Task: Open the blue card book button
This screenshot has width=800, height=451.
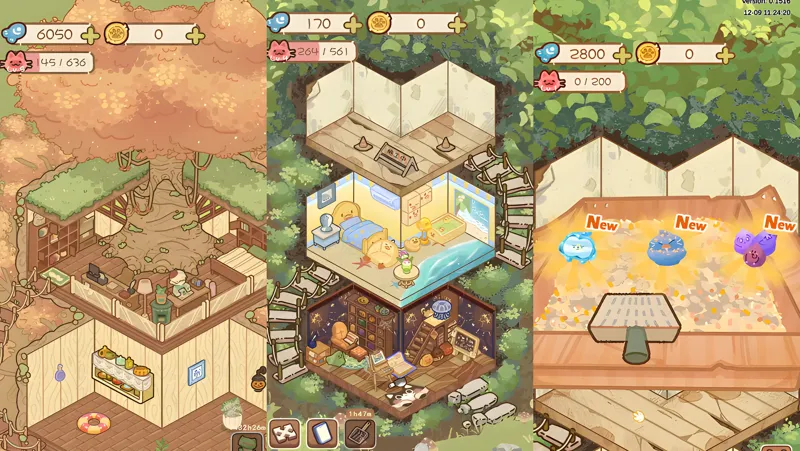Action: pos(323,434)
